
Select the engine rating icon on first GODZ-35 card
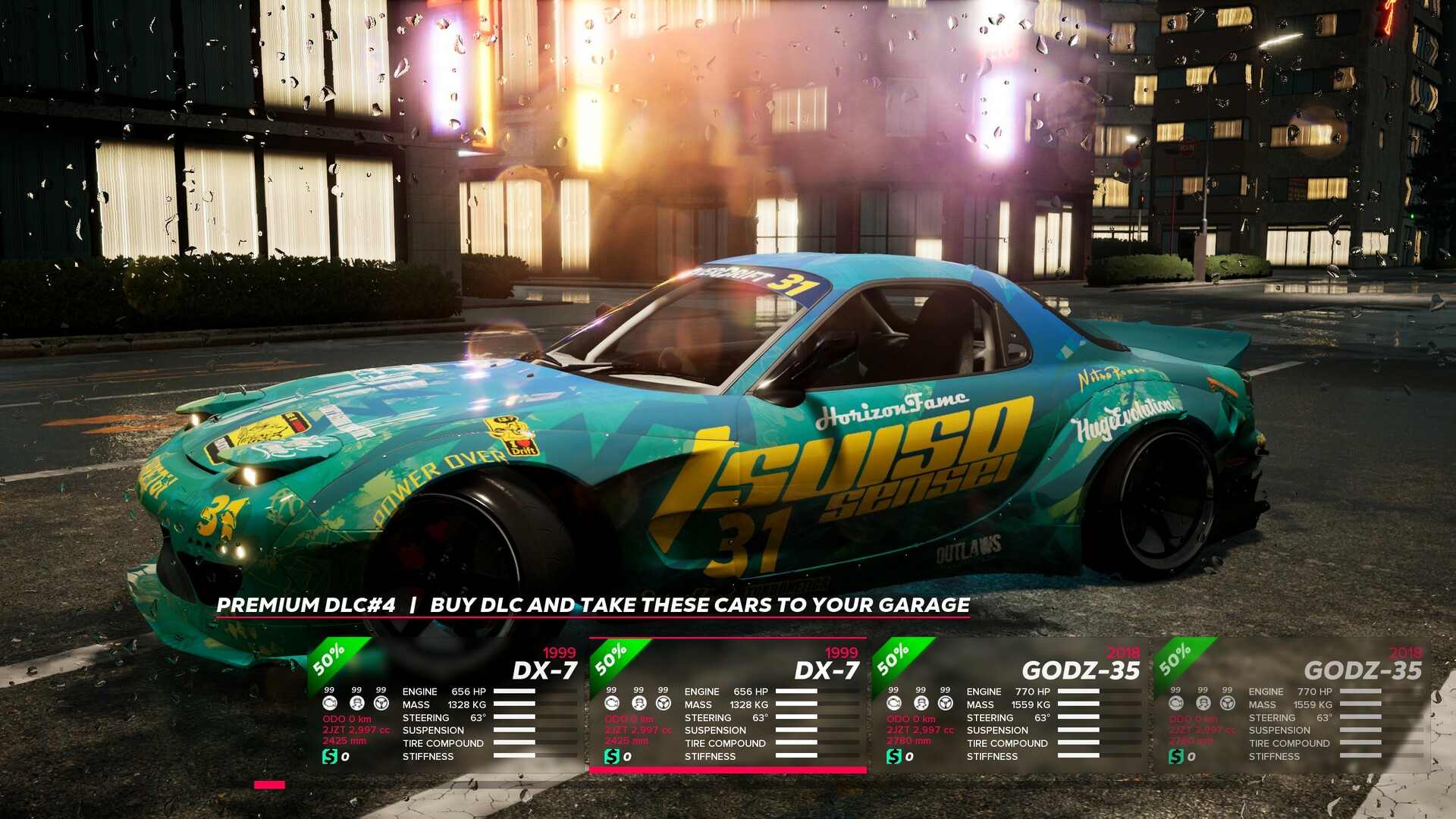pos(894,704)
